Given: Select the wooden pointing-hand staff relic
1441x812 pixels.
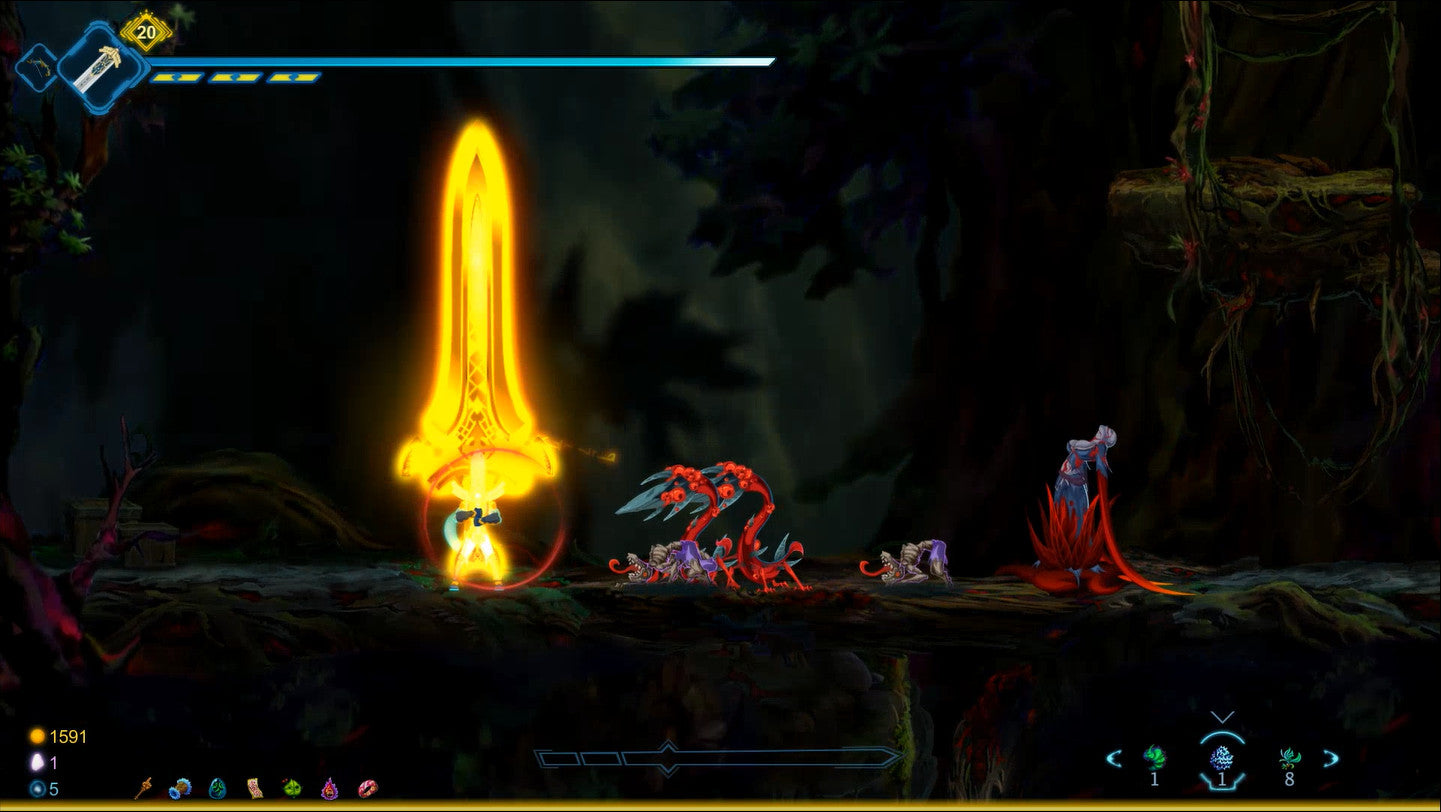Looking at the screenshot, I should tap(144, 788).
